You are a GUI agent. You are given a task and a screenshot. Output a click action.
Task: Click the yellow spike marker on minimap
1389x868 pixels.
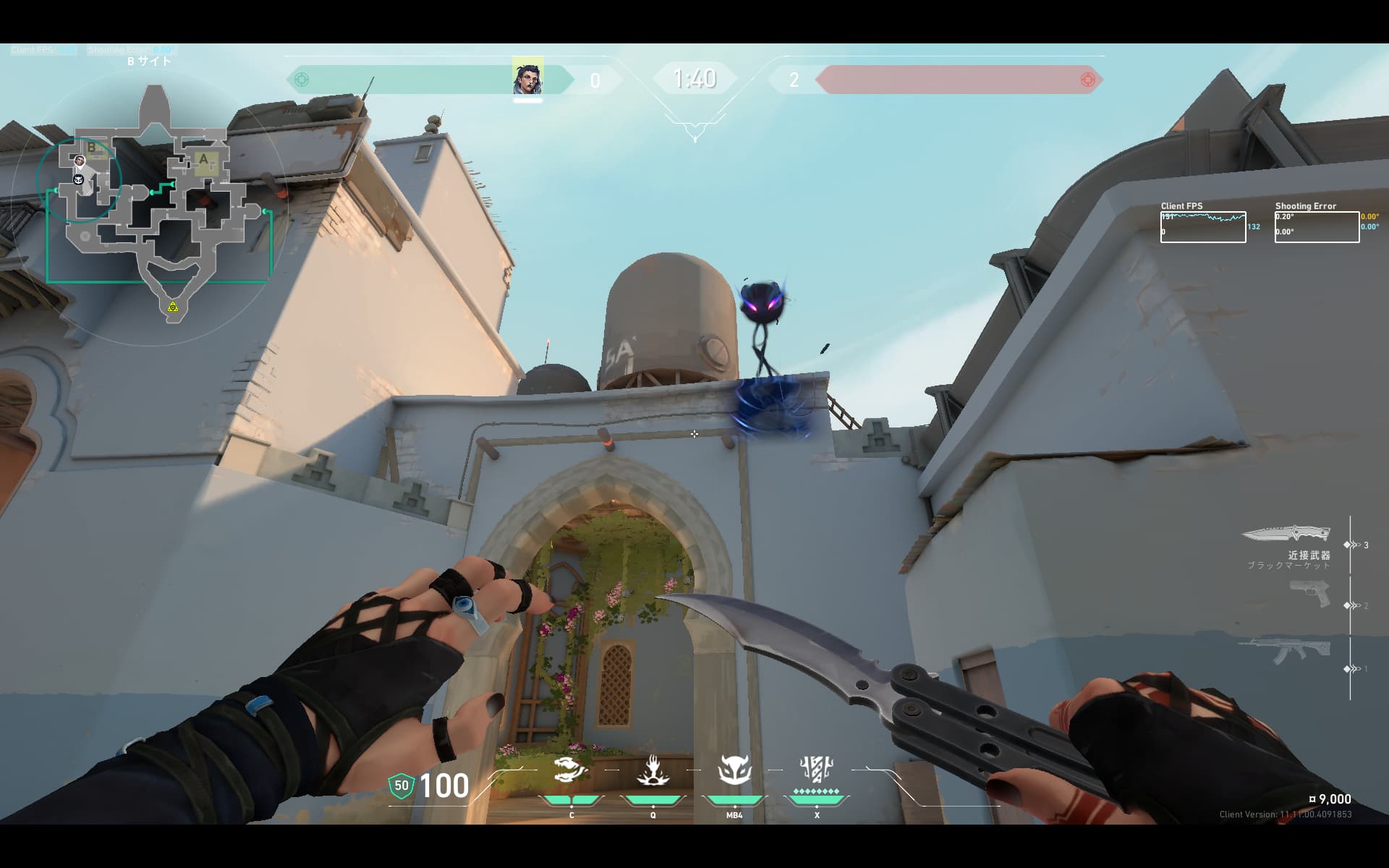172,307
